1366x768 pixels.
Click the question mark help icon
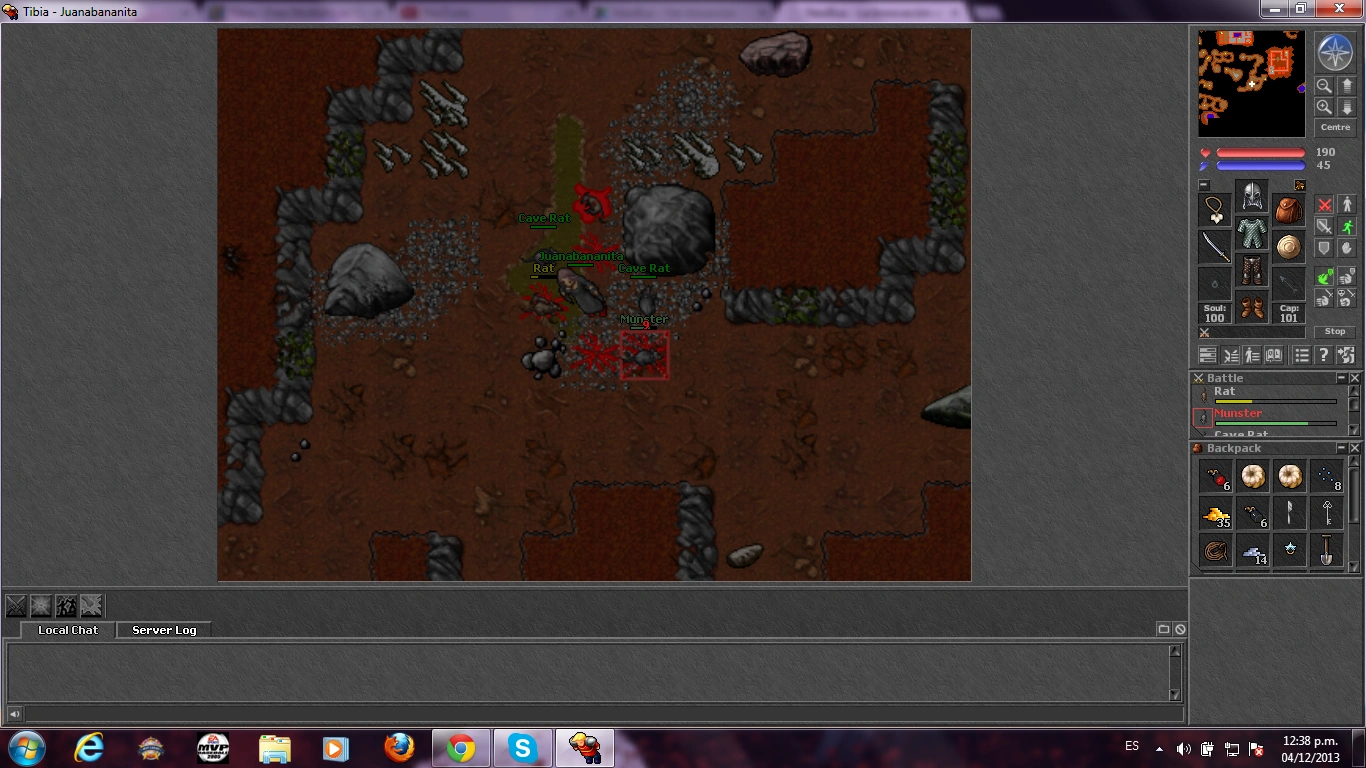(x=1323, y=354)
